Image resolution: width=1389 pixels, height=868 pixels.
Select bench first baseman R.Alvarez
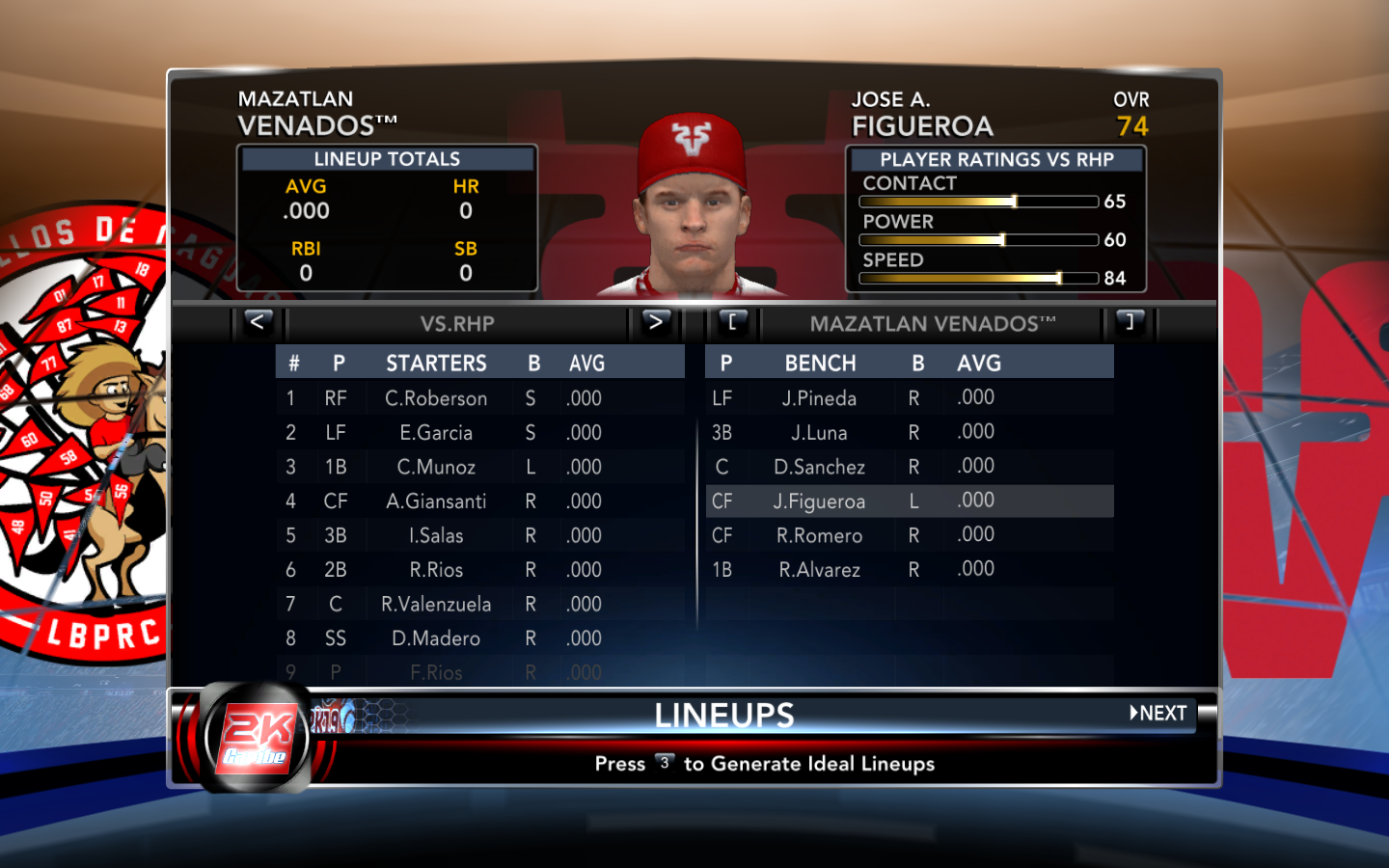pyautogui.click(x=819, y=570)
